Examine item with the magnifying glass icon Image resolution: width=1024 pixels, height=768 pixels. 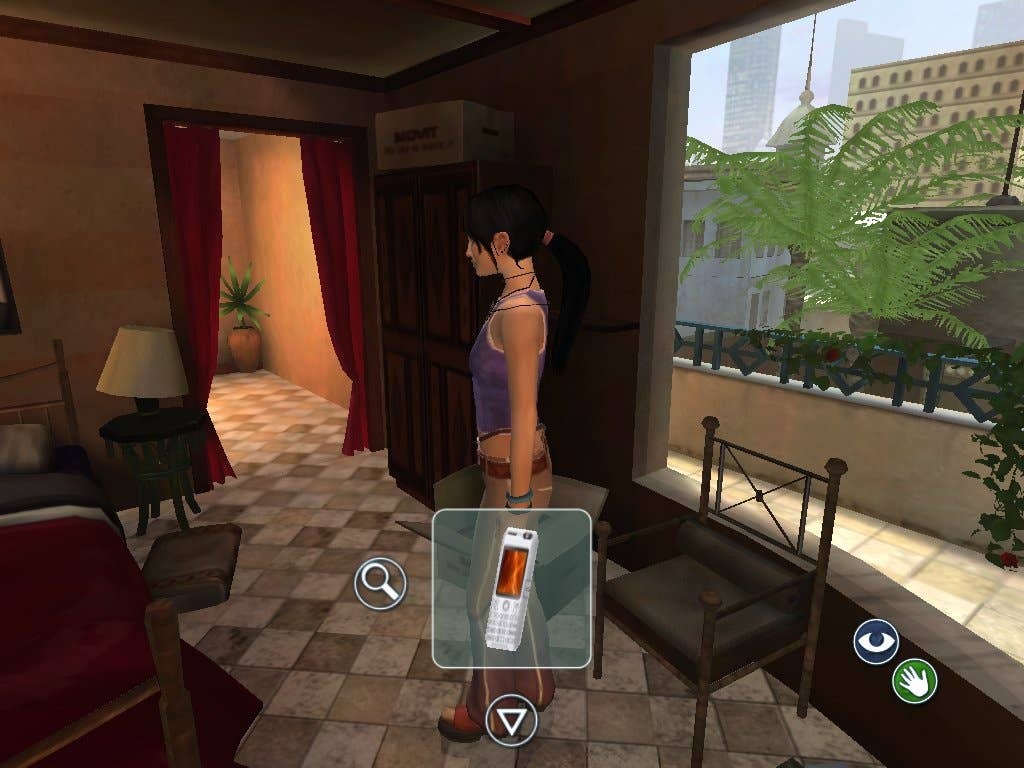point(380,583)
